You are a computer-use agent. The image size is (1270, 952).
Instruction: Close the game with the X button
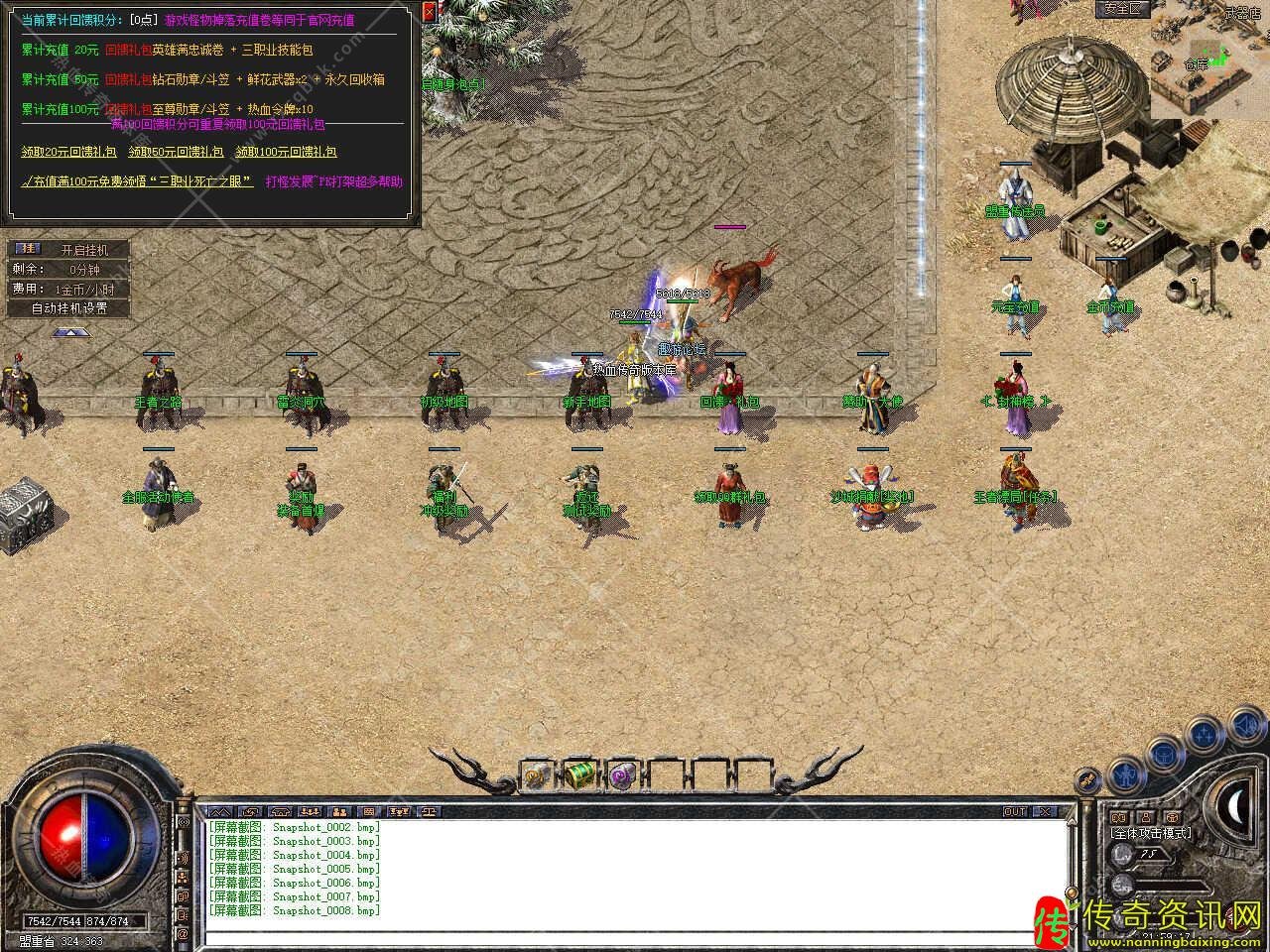(1046, 811)
